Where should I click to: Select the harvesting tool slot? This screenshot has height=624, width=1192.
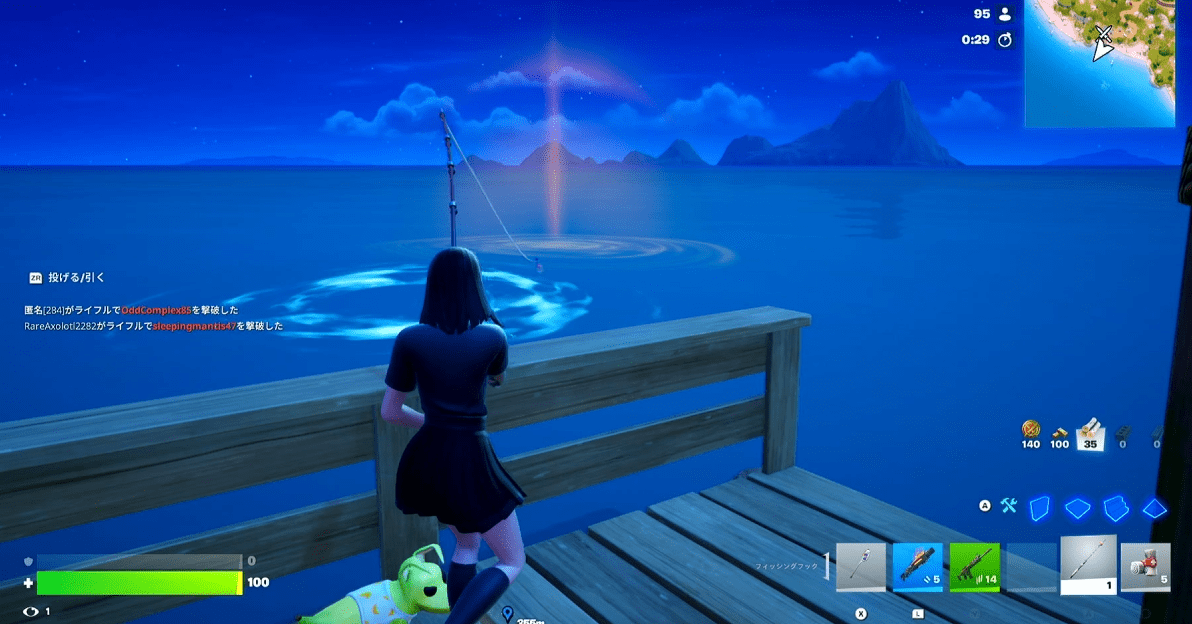point(860,568)
